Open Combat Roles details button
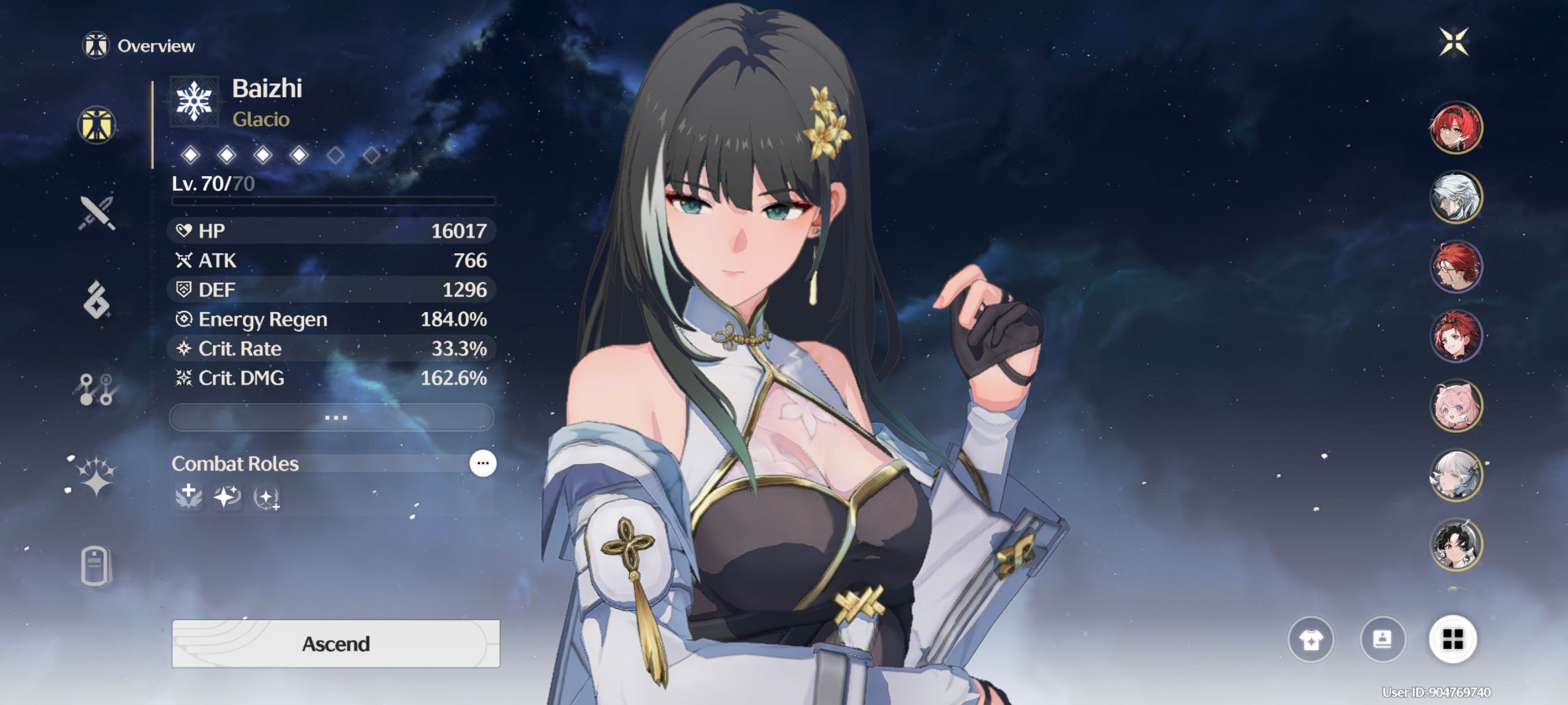The width and height of the screenshot is (1568, 705). [483, 463]
